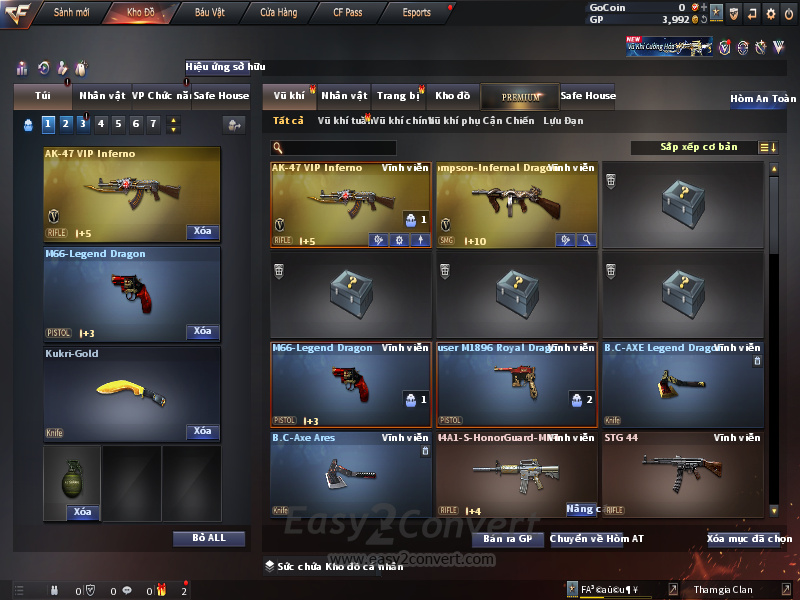
Task: Switch to the Báu Vật tab
Action: 209,13
